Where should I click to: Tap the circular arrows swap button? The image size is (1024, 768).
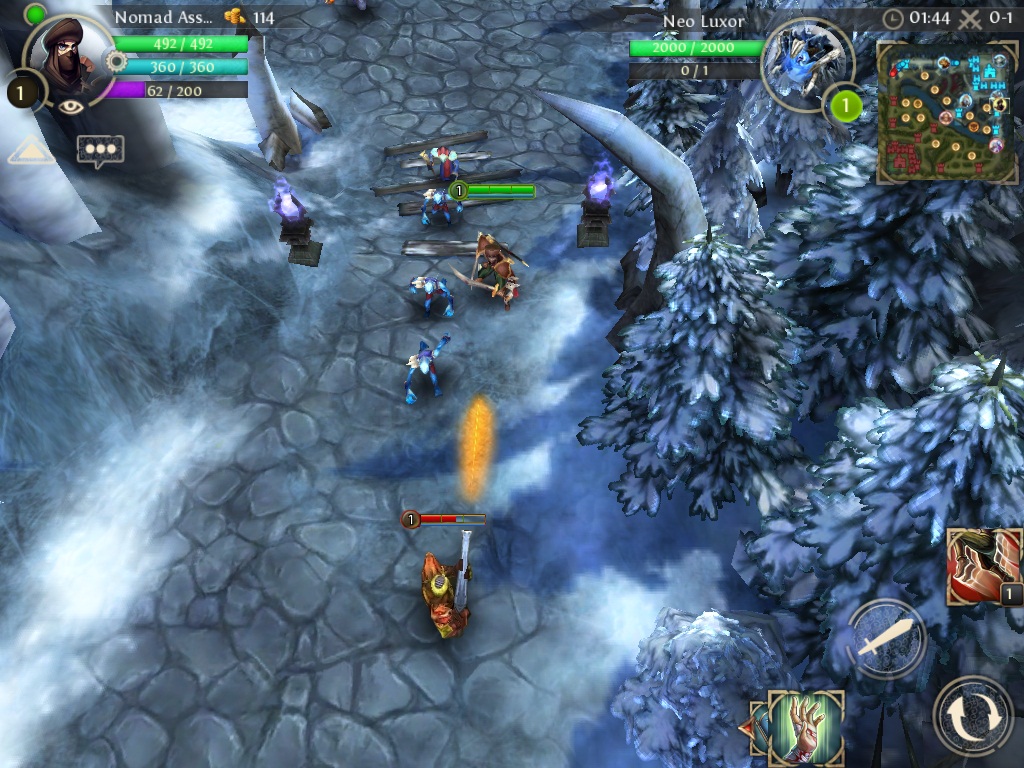pyautogui.click(x=972, y=715)
